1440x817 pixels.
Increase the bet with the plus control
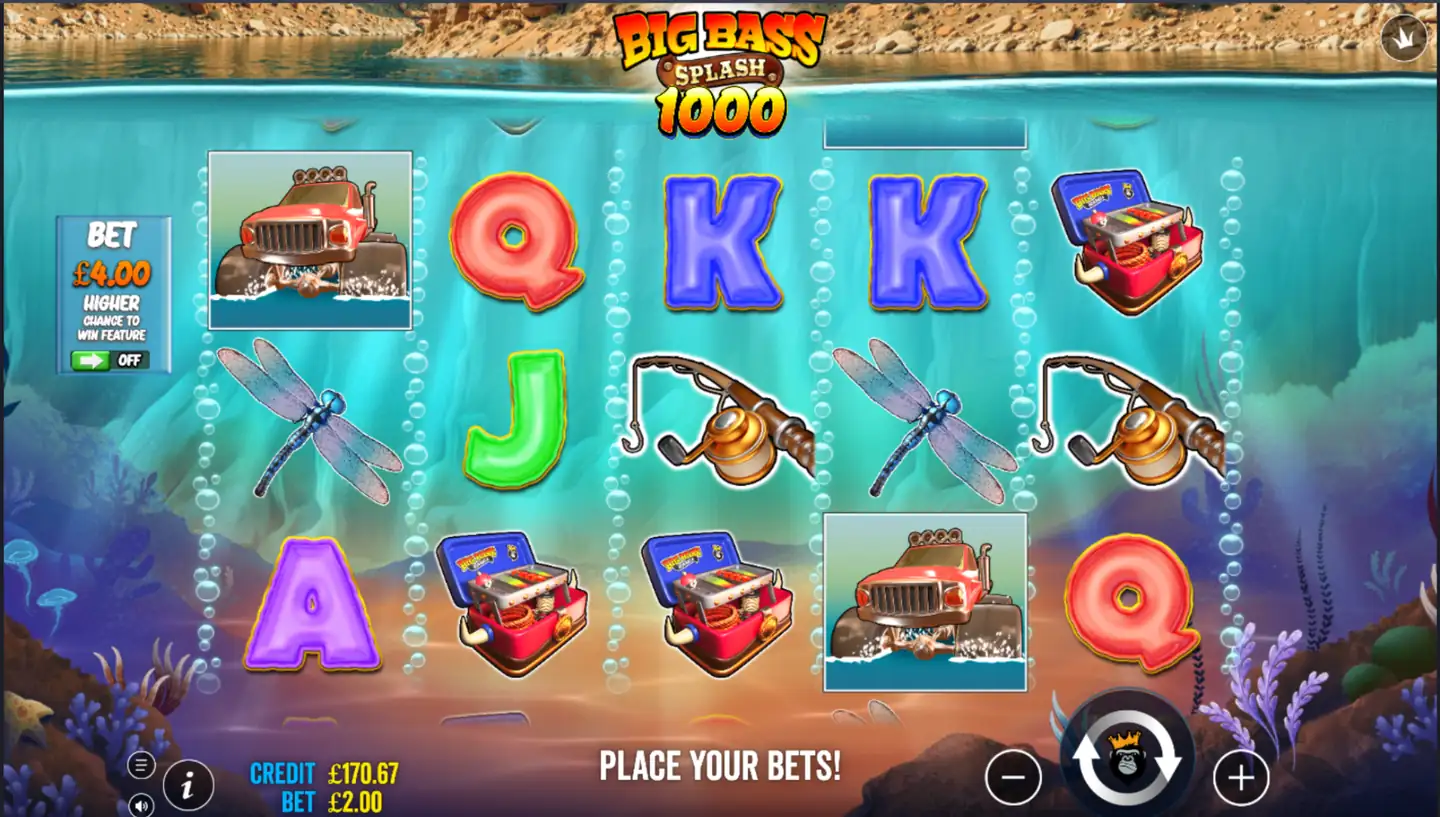pyautogui.click(x=1240, y=776)
